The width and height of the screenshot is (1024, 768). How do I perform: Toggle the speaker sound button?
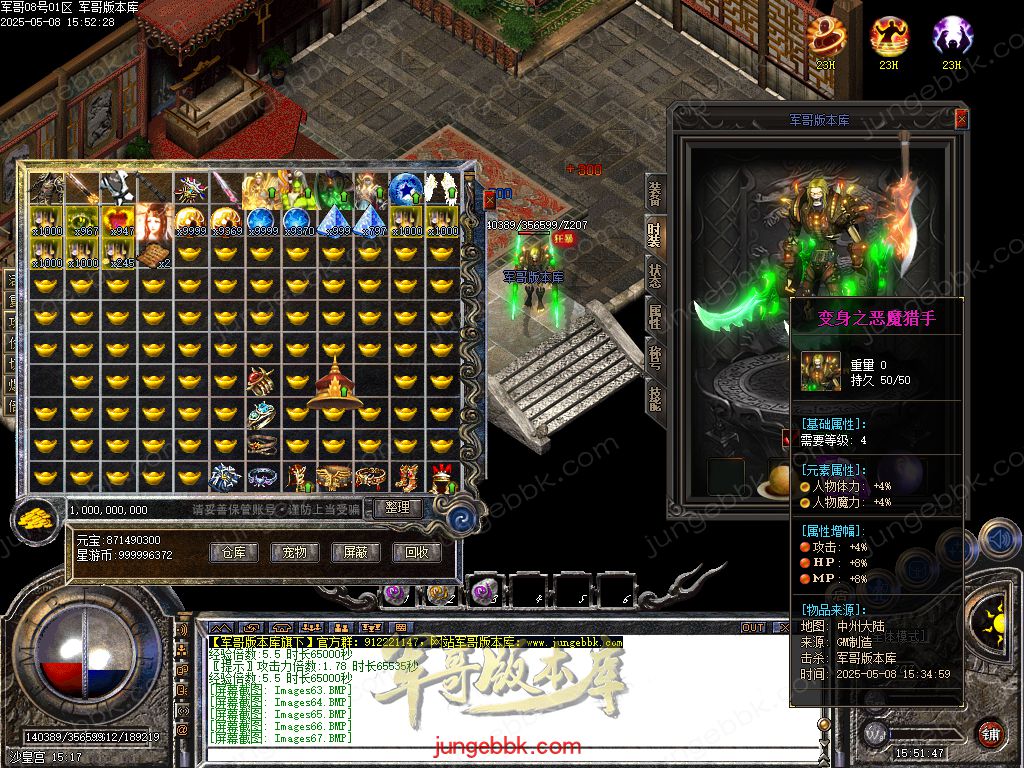996,539
